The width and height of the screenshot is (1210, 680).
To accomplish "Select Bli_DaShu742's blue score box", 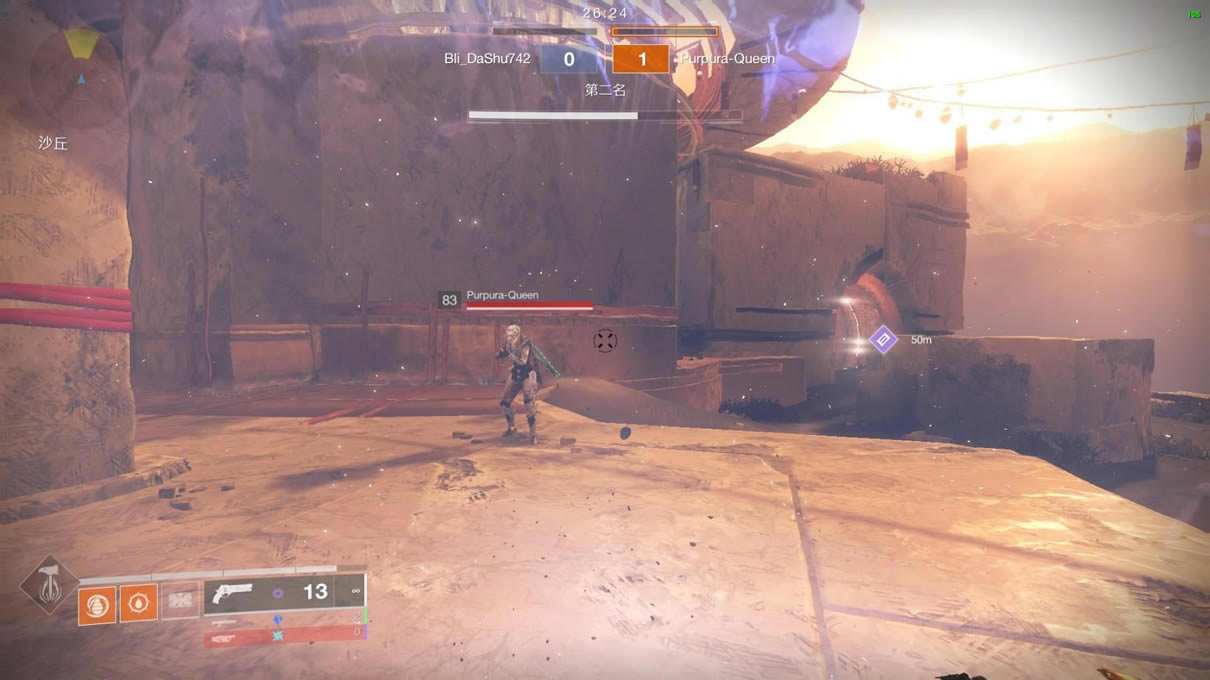I will 569,59.
